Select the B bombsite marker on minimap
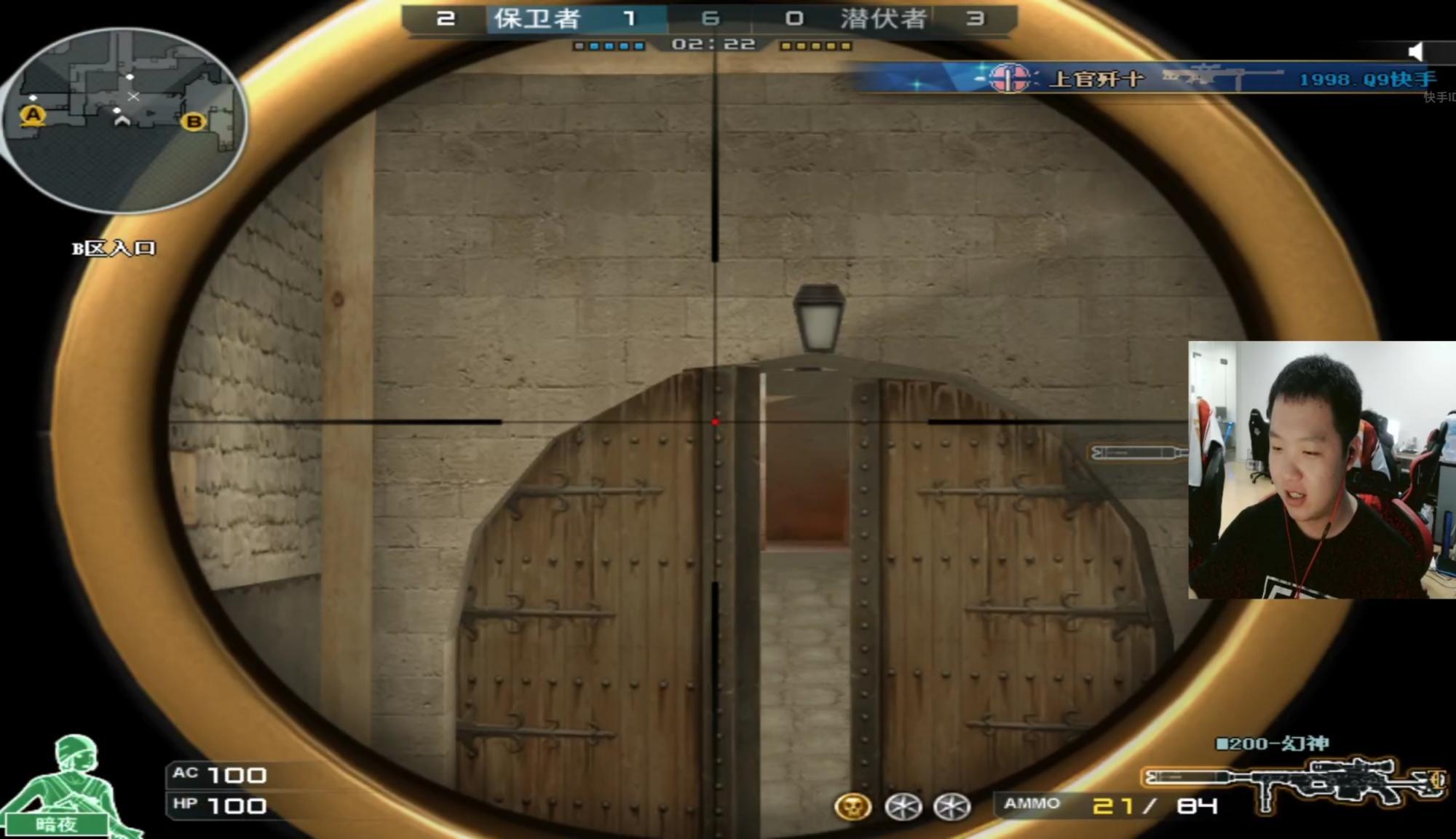This screenshot has height=839, width=1456. (x=194, y=122)
